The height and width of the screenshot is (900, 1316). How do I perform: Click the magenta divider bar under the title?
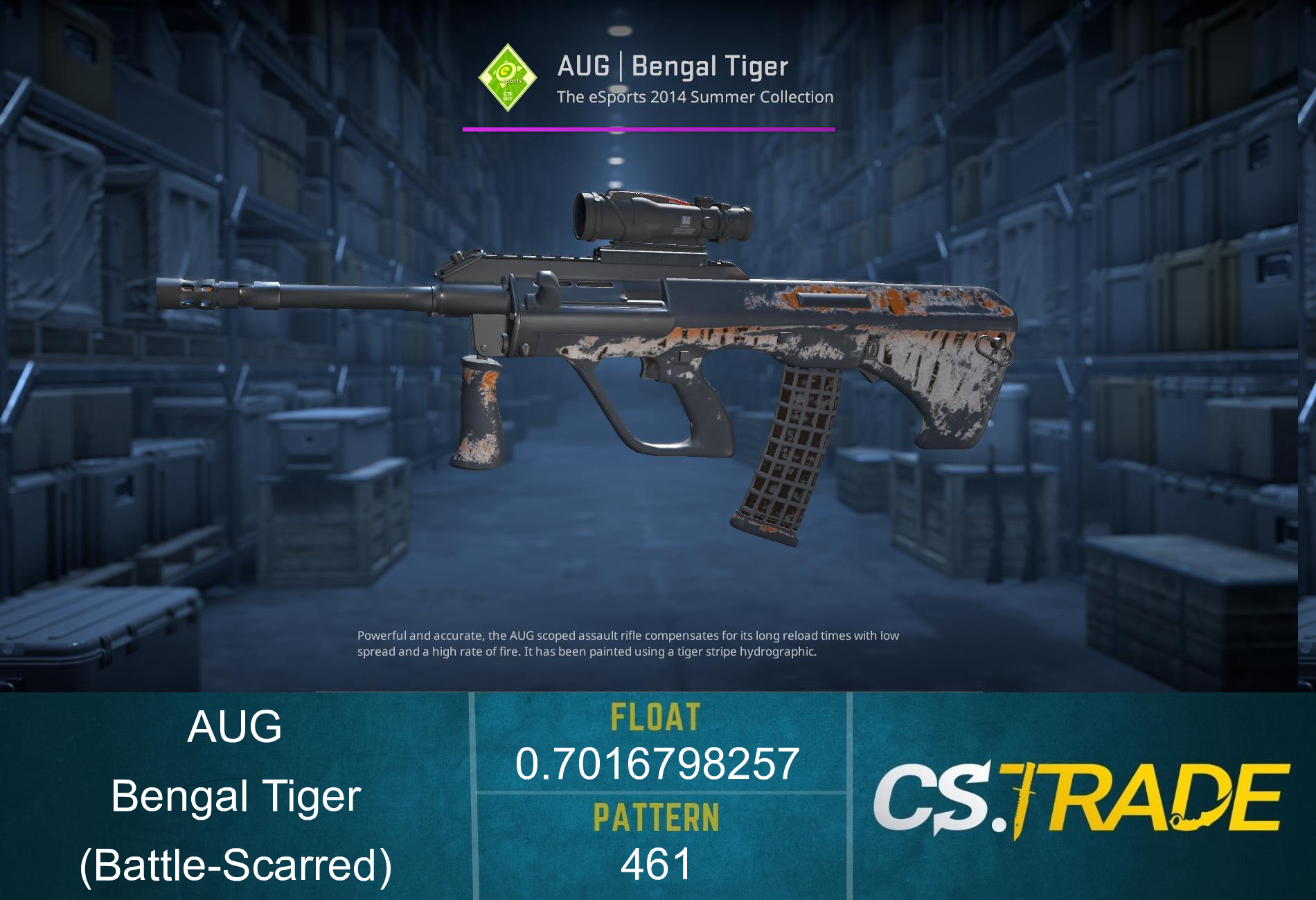click(649, 128)
